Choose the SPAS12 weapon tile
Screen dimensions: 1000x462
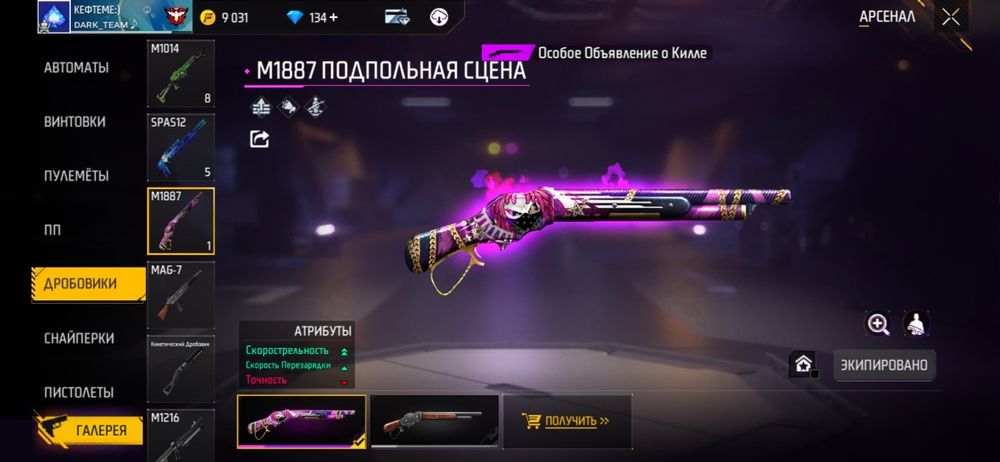point(181,147)
